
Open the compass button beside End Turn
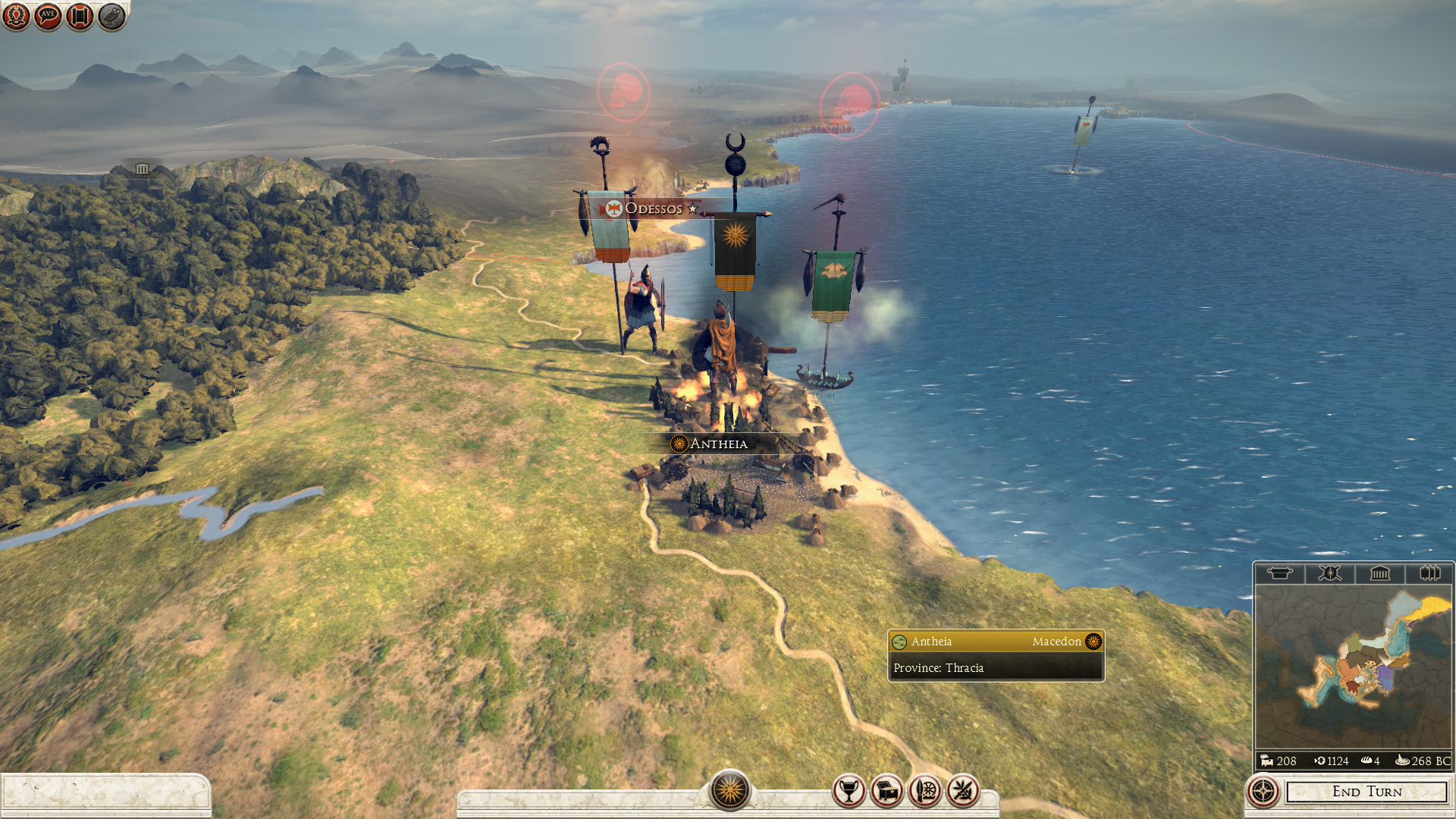(1263, 792)
